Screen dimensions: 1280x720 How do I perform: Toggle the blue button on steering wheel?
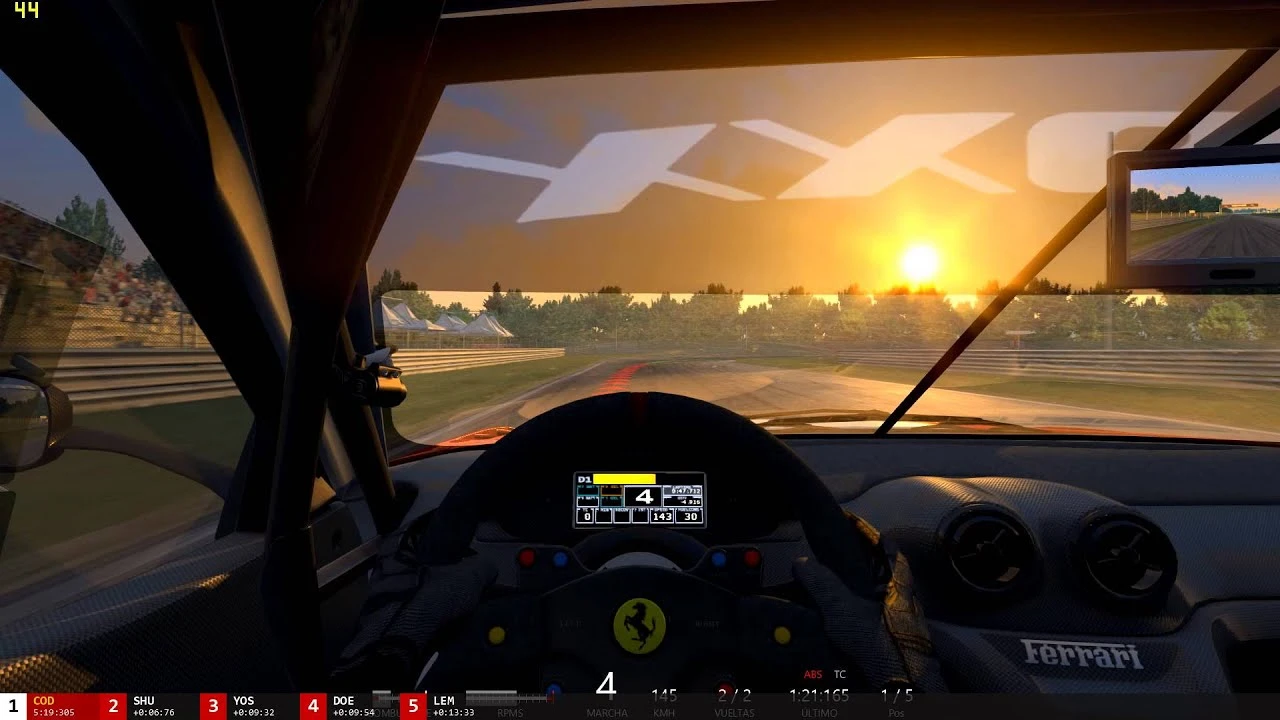coord(560,558)
